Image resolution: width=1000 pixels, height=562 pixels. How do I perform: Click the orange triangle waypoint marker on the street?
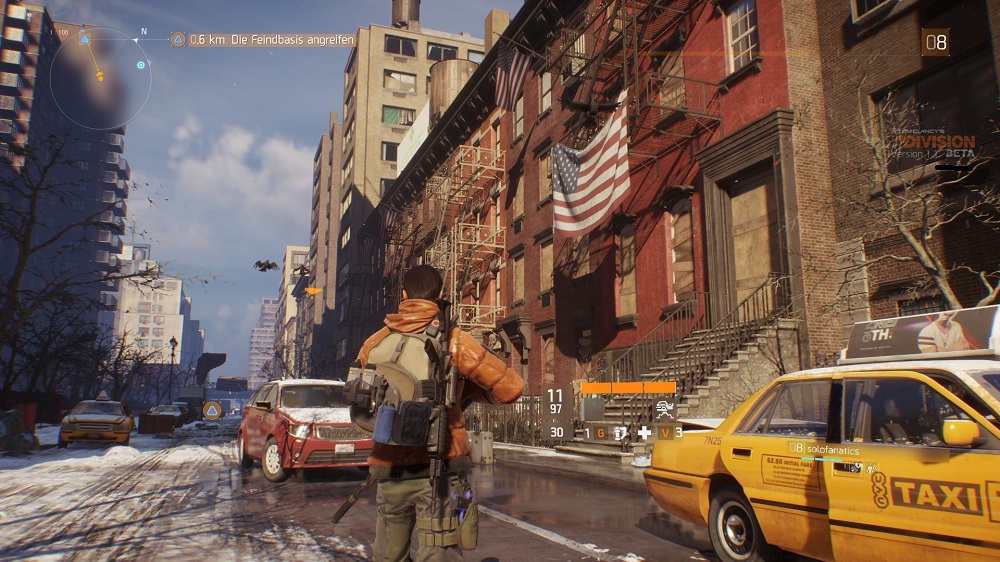coord(212,409)
